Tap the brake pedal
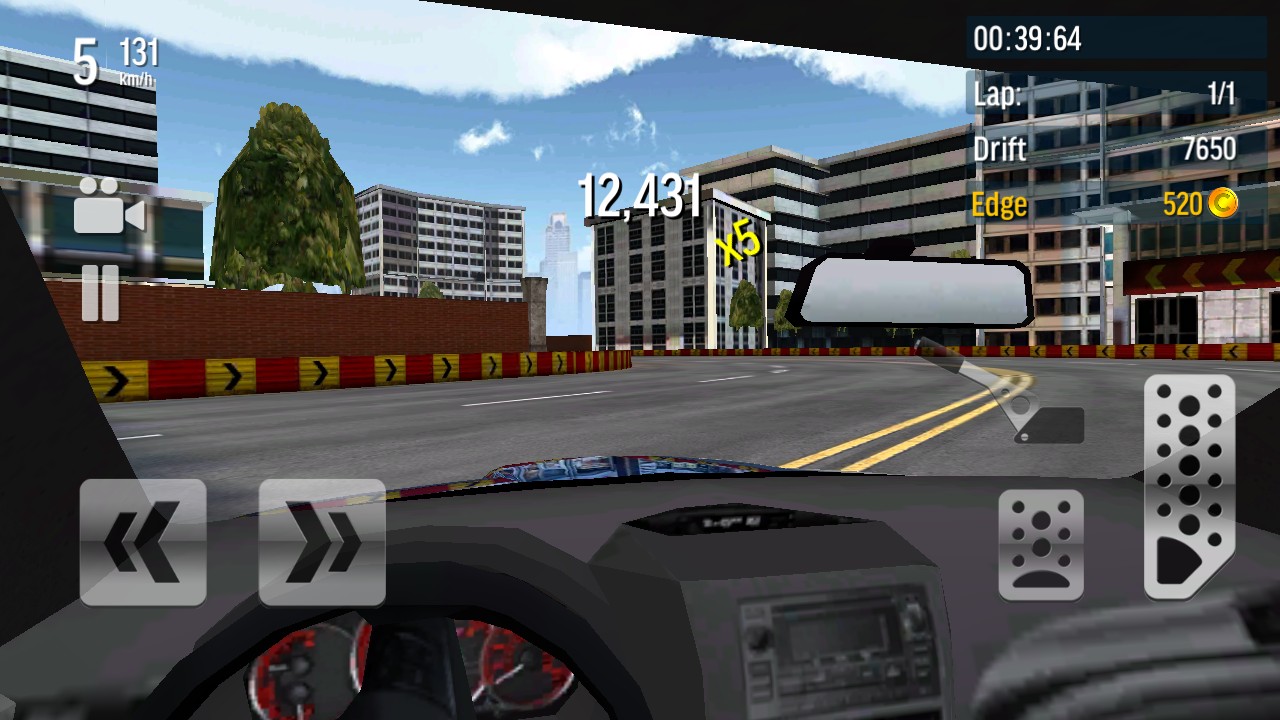Image resolution: width=1280 pixels, height=720 pixels. pyautogui.click(x=1041, y=545)
